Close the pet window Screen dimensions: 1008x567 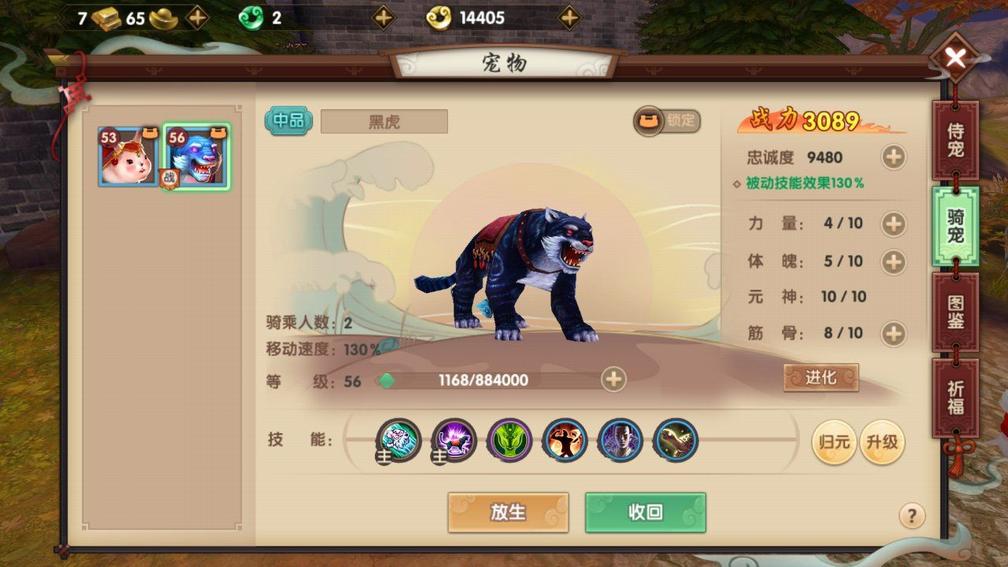tap(955, 58)
